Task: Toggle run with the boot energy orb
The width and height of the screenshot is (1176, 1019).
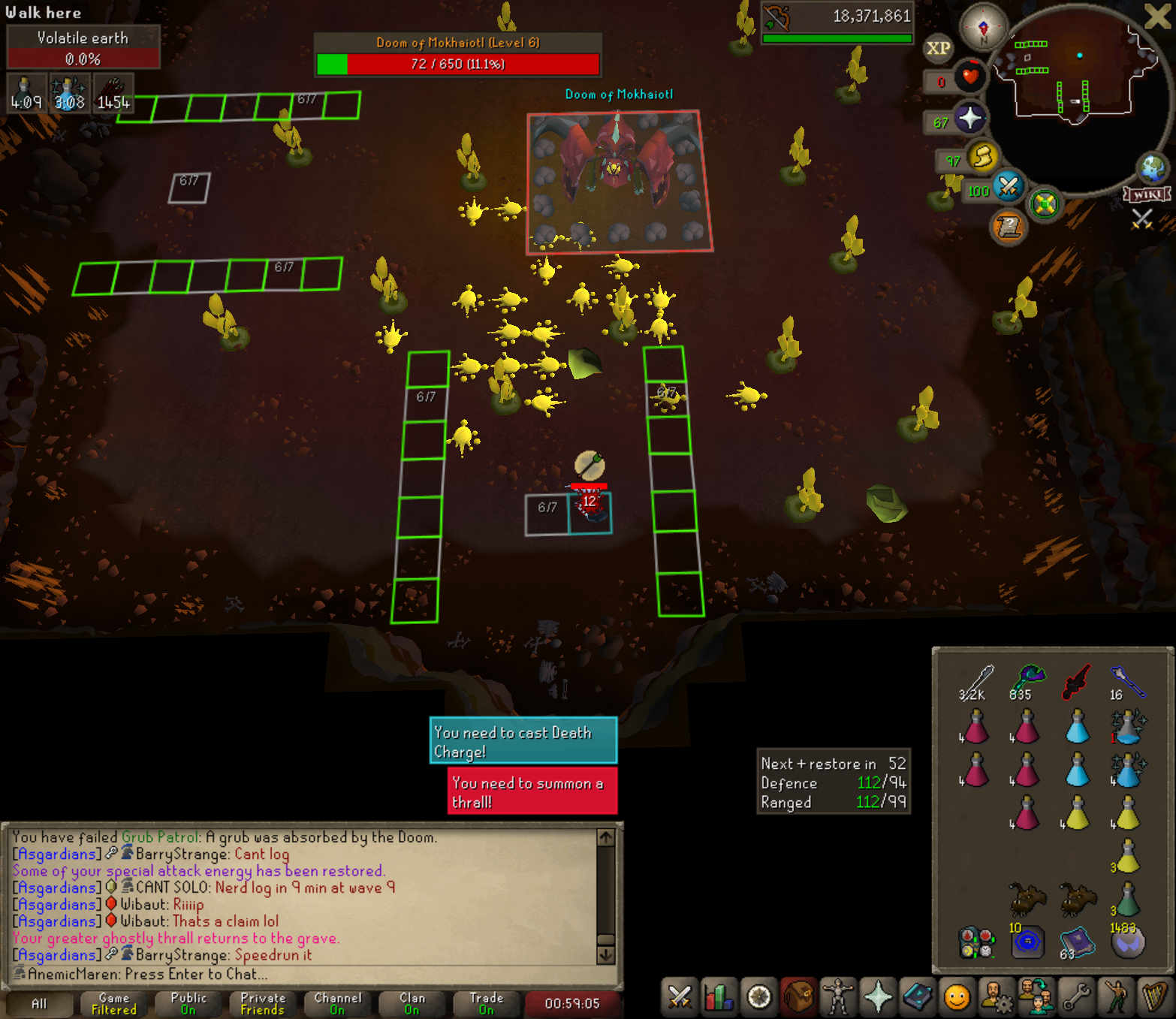Action: [982, 157]
